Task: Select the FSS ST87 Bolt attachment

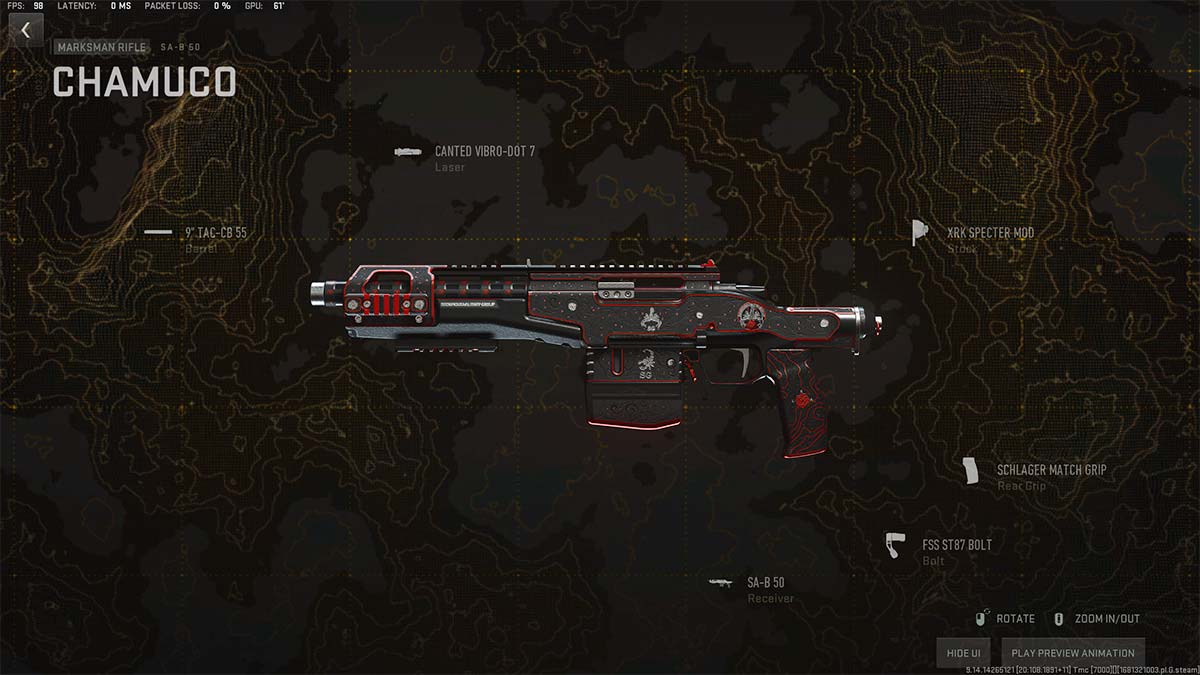Action: tap(956, 546)
